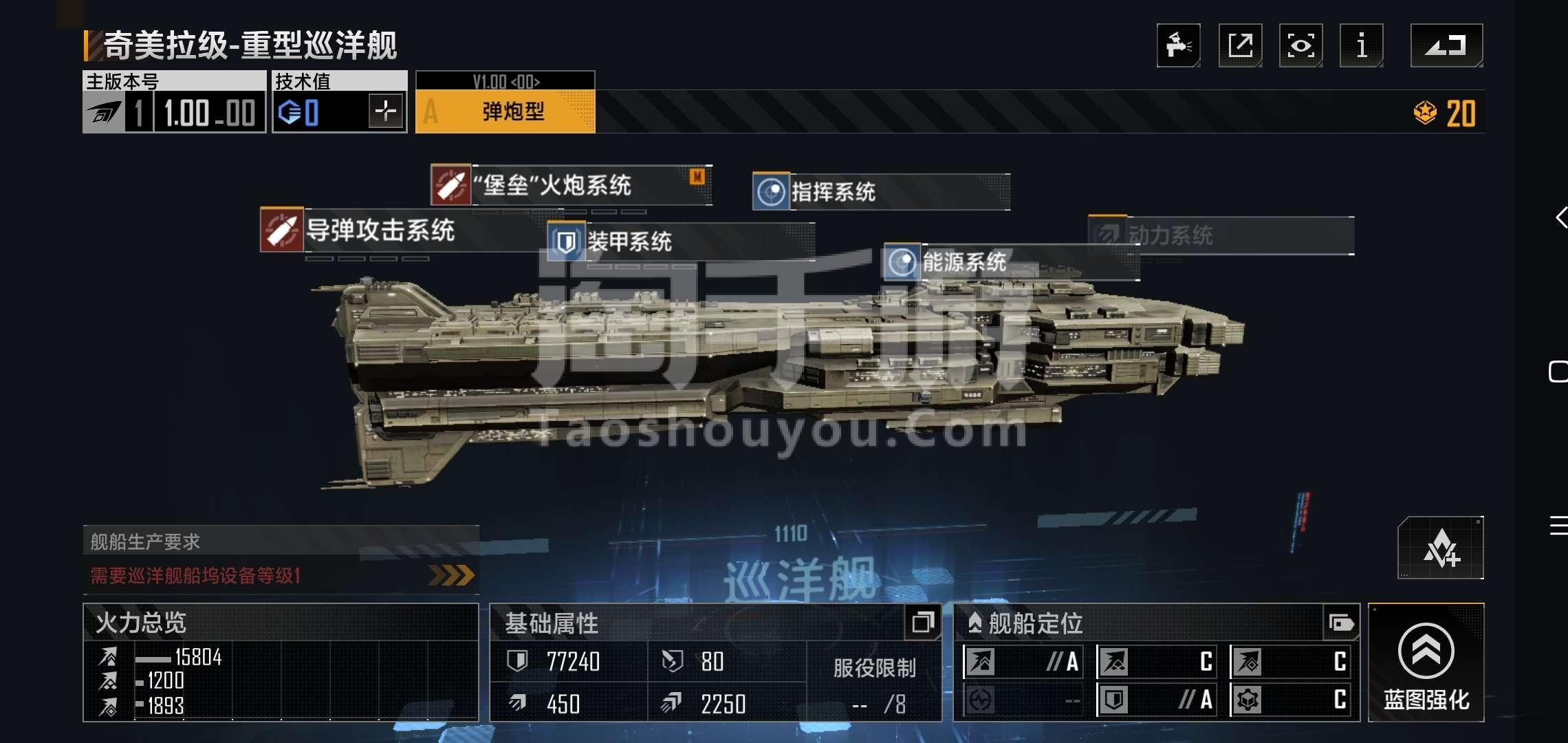Select the 能源系统 module icon
The height and width of the screenshot is (743, 1568).
tap(901, 263)
